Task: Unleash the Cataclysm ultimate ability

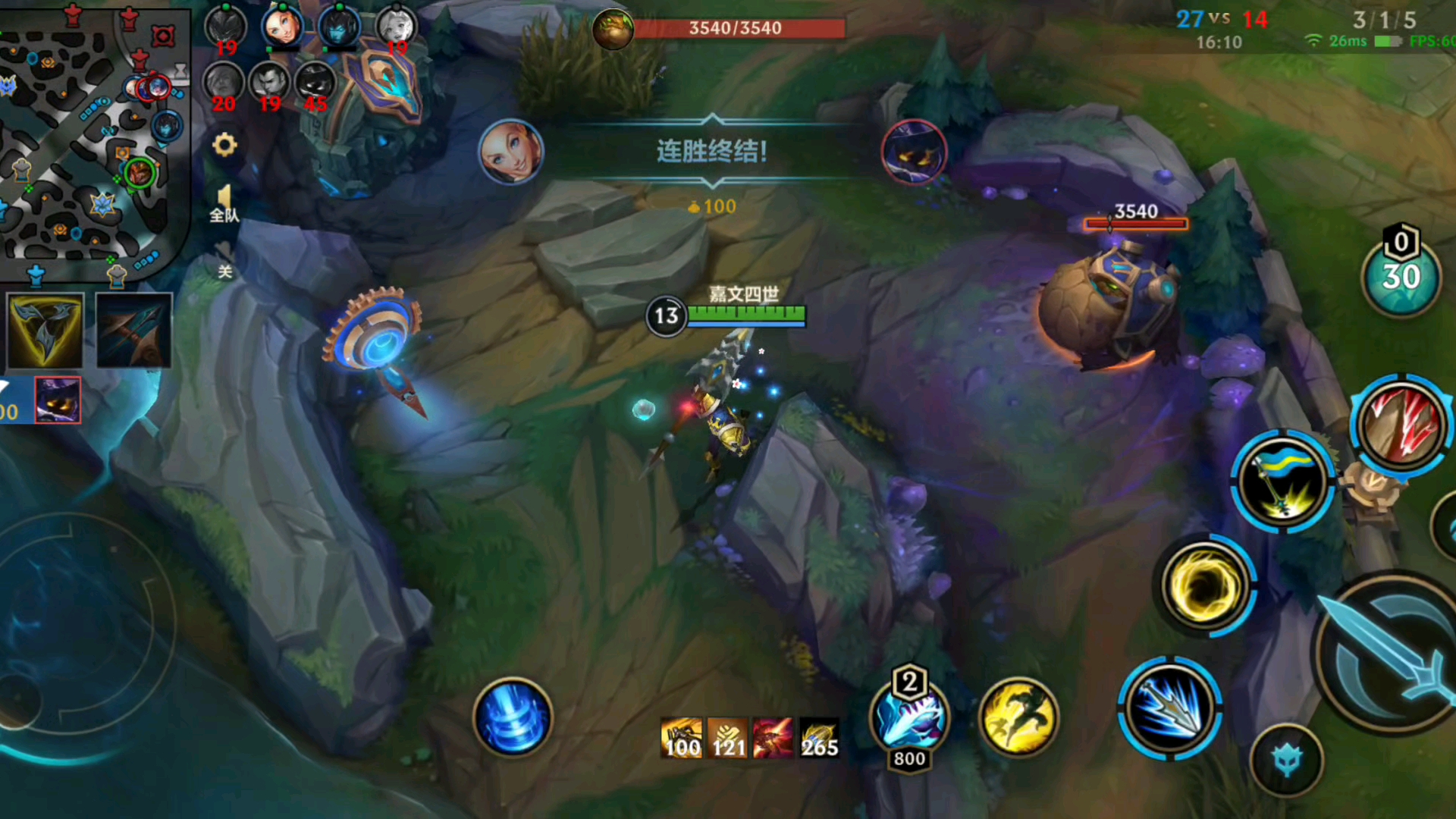Action: coord(1401,423)
